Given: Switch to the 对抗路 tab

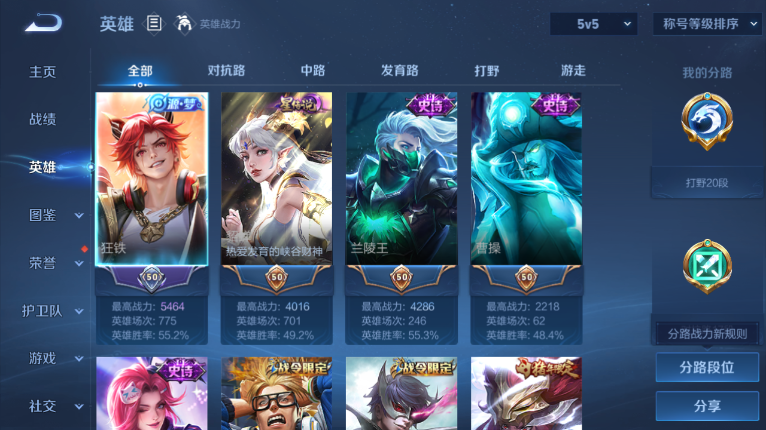Looking at the screenshot, I should coord(226,71).
